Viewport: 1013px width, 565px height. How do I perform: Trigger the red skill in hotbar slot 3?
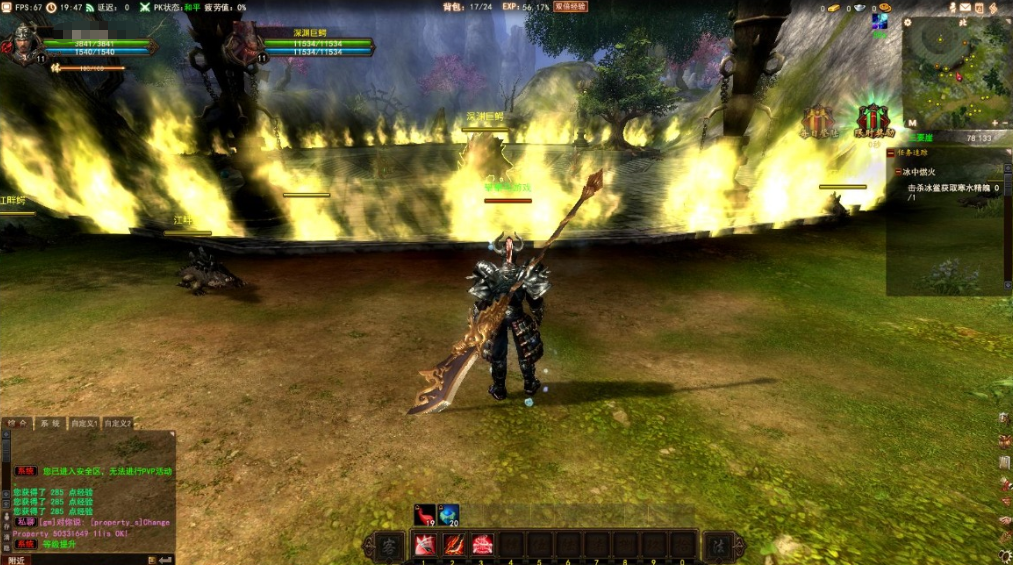(482, 545)
